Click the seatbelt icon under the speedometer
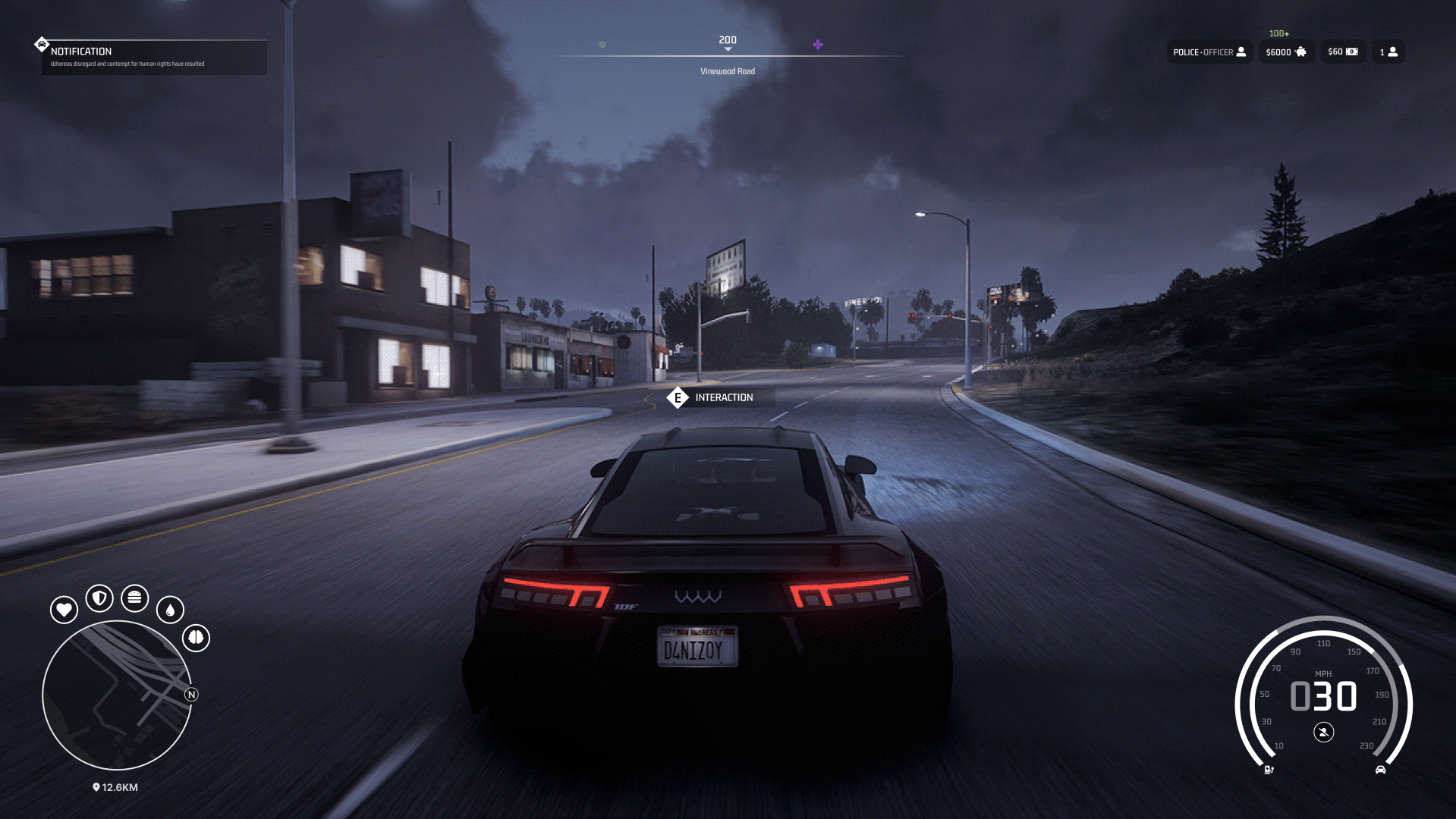The width and height of the screenshot is (1456, 819). pos(1323,733)
